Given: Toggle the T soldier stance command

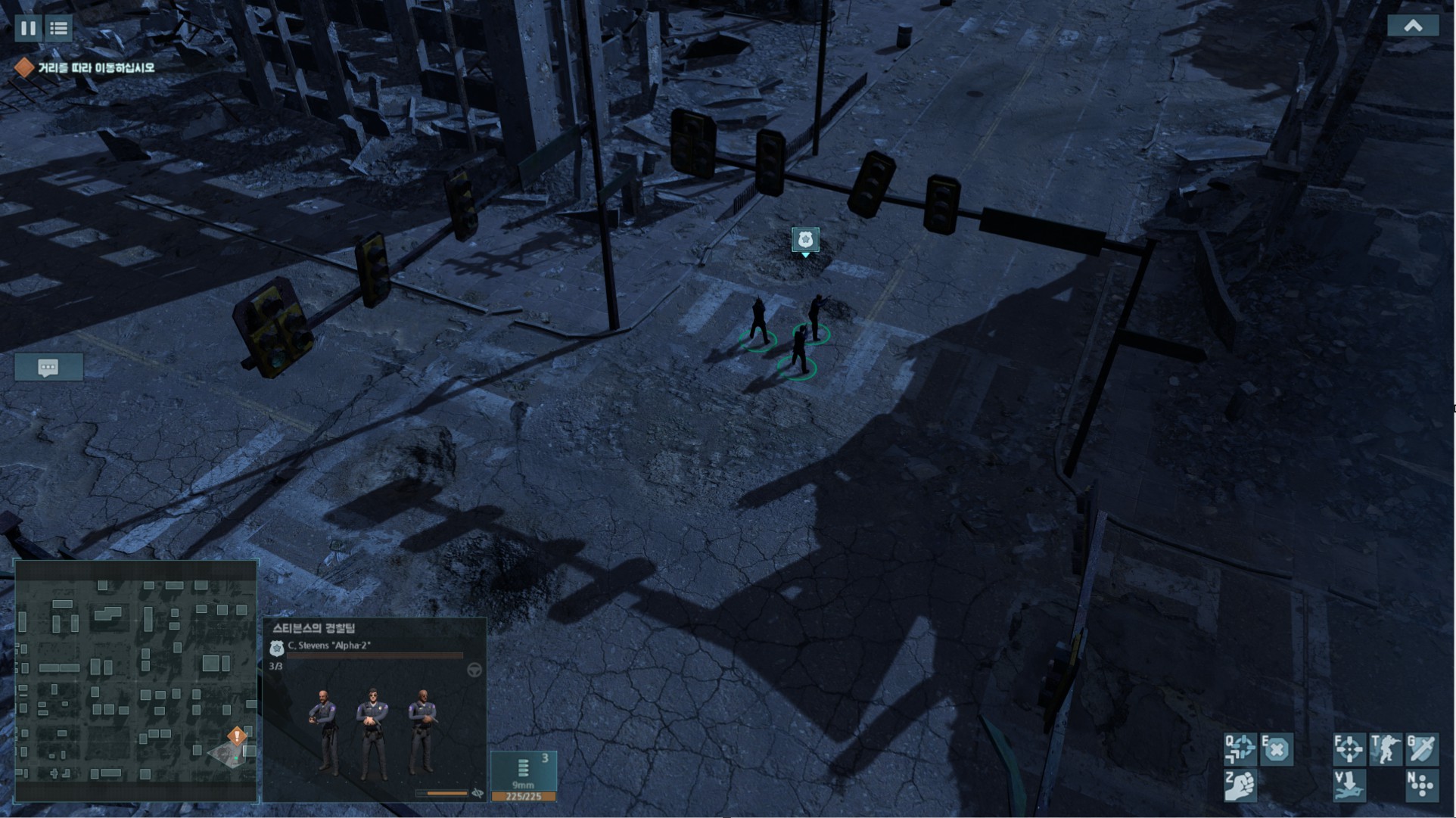Looking at the screenshot, I should [1386, 749].
